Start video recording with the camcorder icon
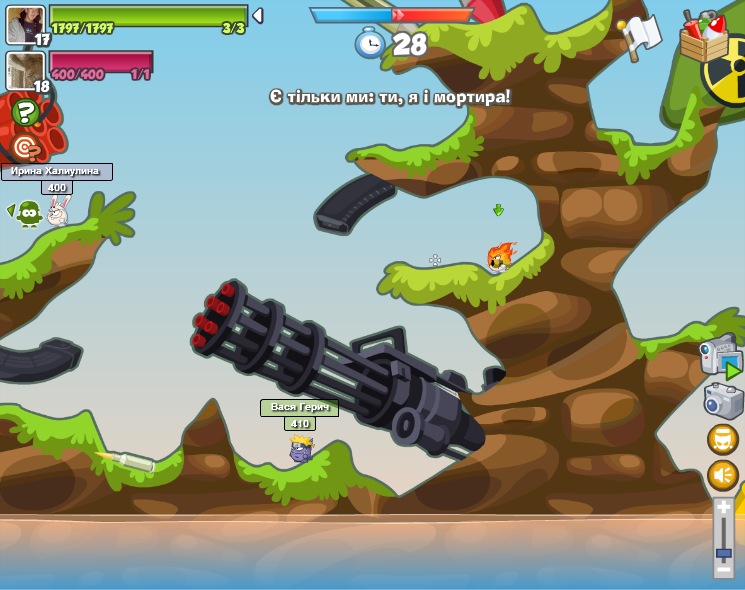The width and height of the screenshot is (745, 590). click(722, 358)
